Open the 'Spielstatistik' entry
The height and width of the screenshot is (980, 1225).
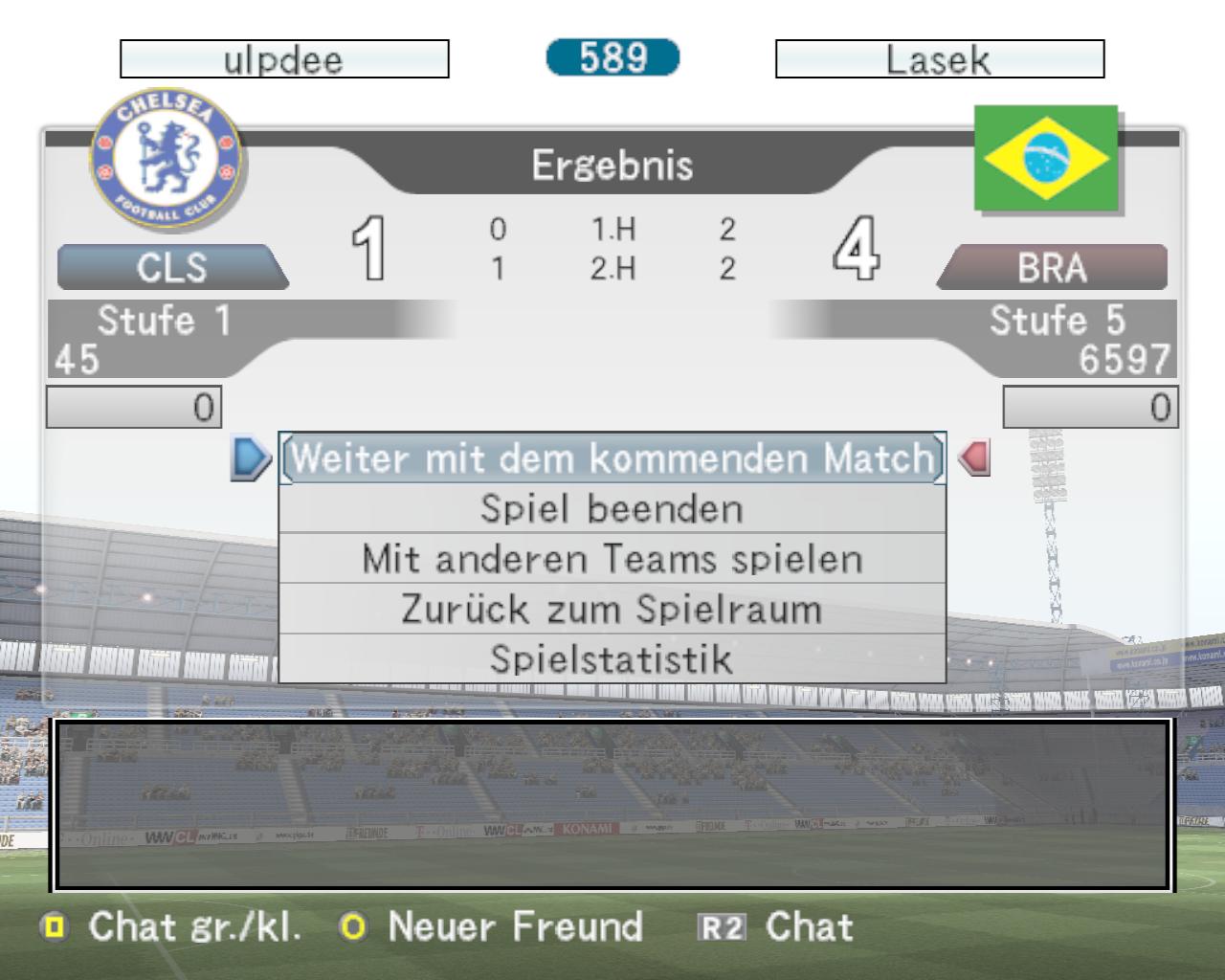[x=612, y=659]
